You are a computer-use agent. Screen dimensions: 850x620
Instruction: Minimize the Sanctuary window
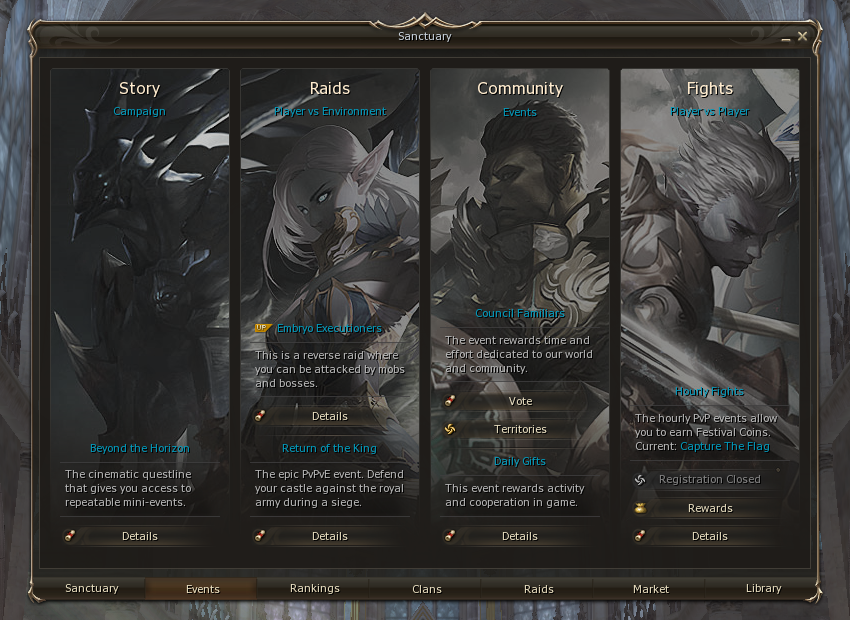[x=787, y=37]
